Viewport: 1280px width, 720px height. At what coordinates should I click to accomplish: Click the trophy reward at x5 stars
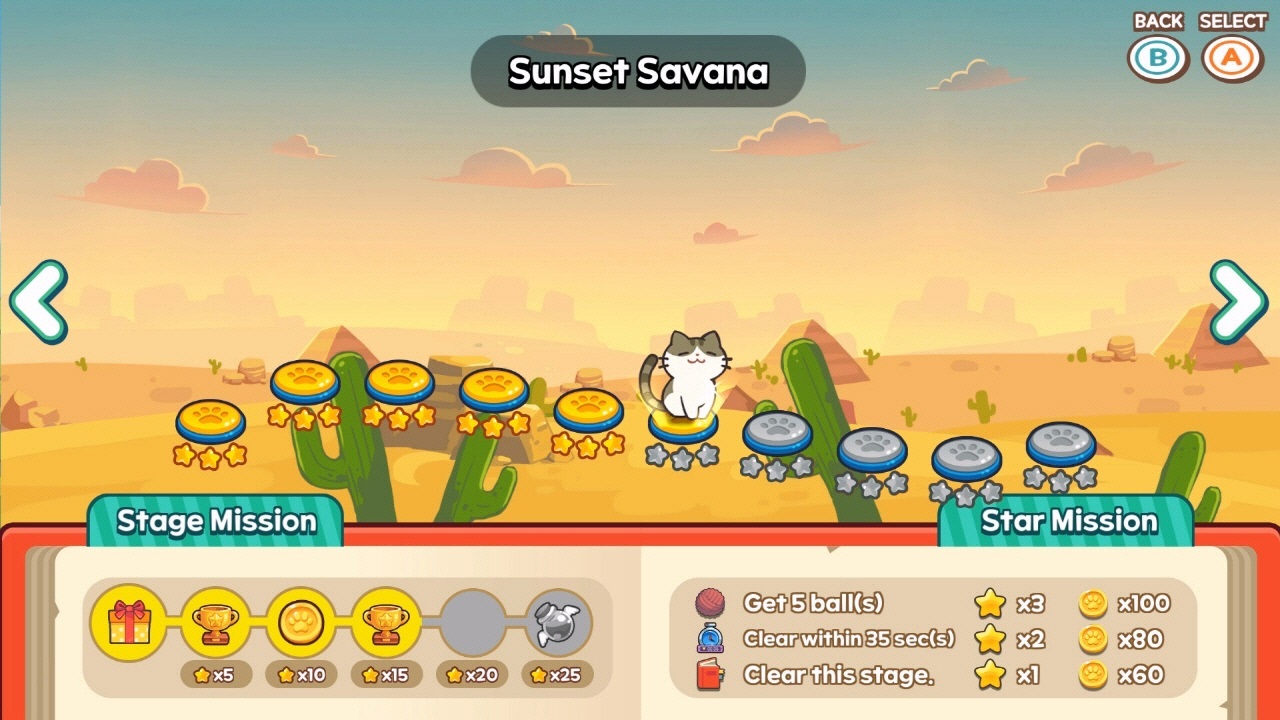tap(213, 620)
